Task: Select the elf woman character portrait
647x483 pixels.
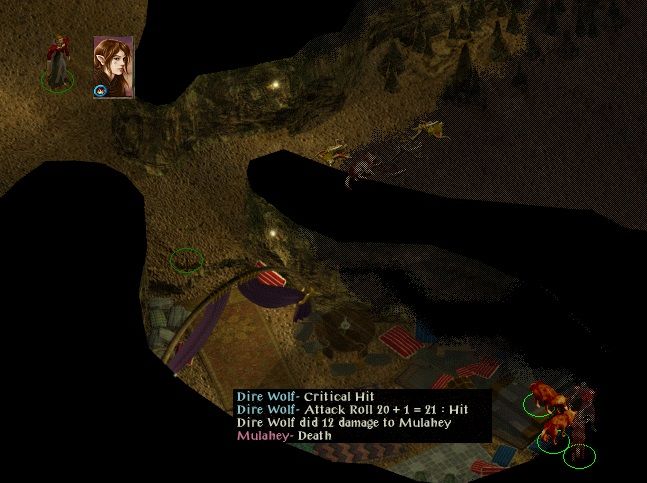Action: click(113, 64)
